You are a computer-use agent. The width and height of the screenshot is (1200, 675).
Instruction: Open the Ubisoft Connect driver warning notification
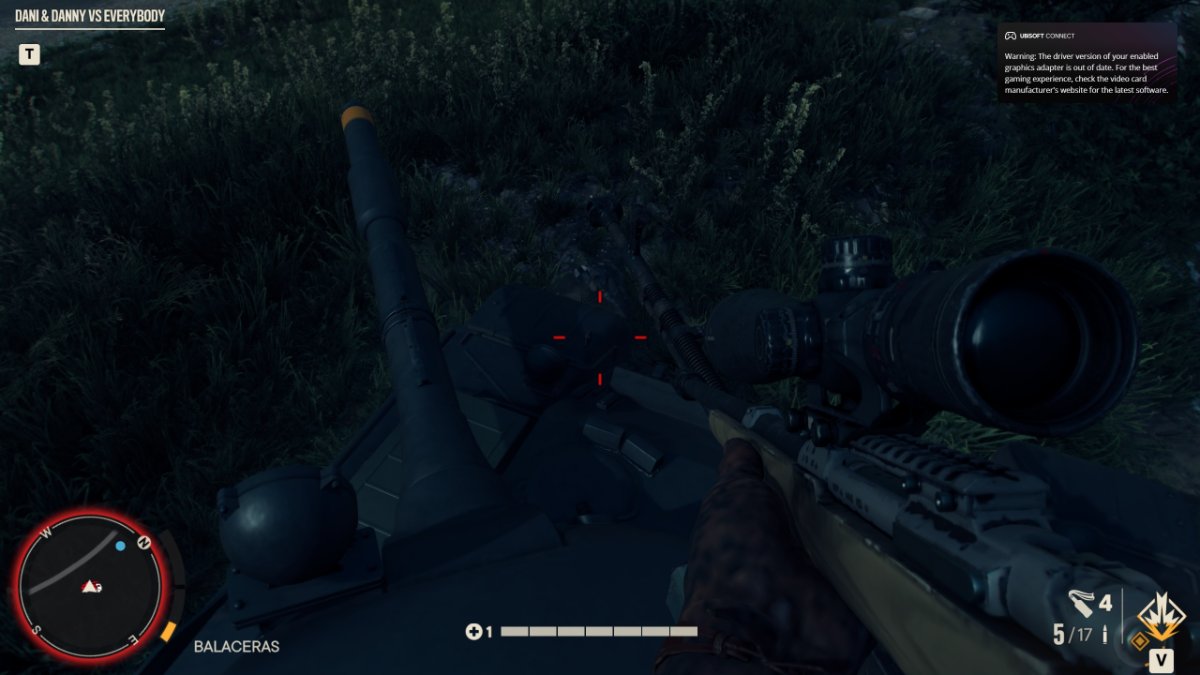coord(1087,62)
